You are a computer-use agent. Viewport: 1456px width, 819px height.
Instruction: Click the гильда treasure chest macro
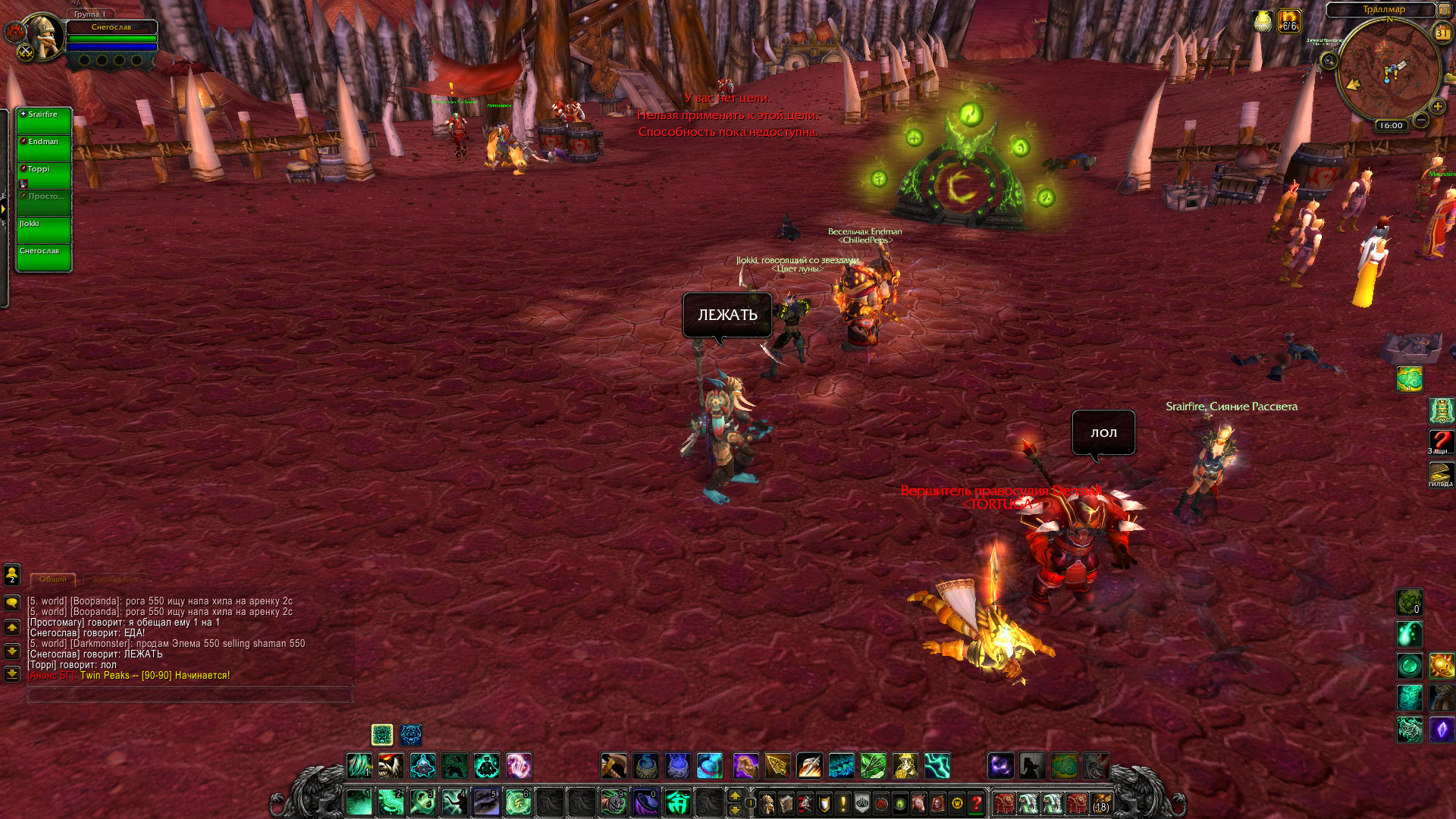pyautogui.click(x=1441, y=474)
